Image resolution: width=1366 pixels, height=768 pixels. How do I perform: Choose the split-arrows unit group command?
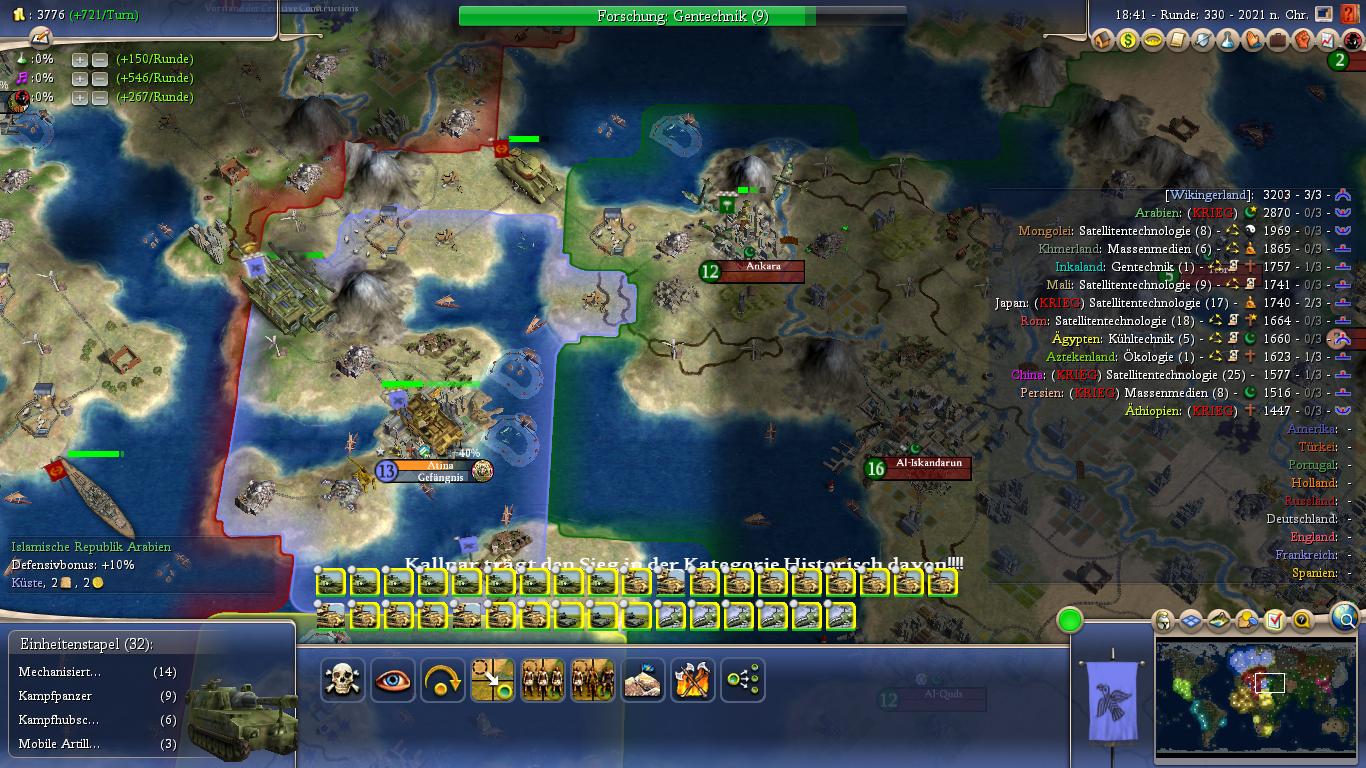(742, 681)
